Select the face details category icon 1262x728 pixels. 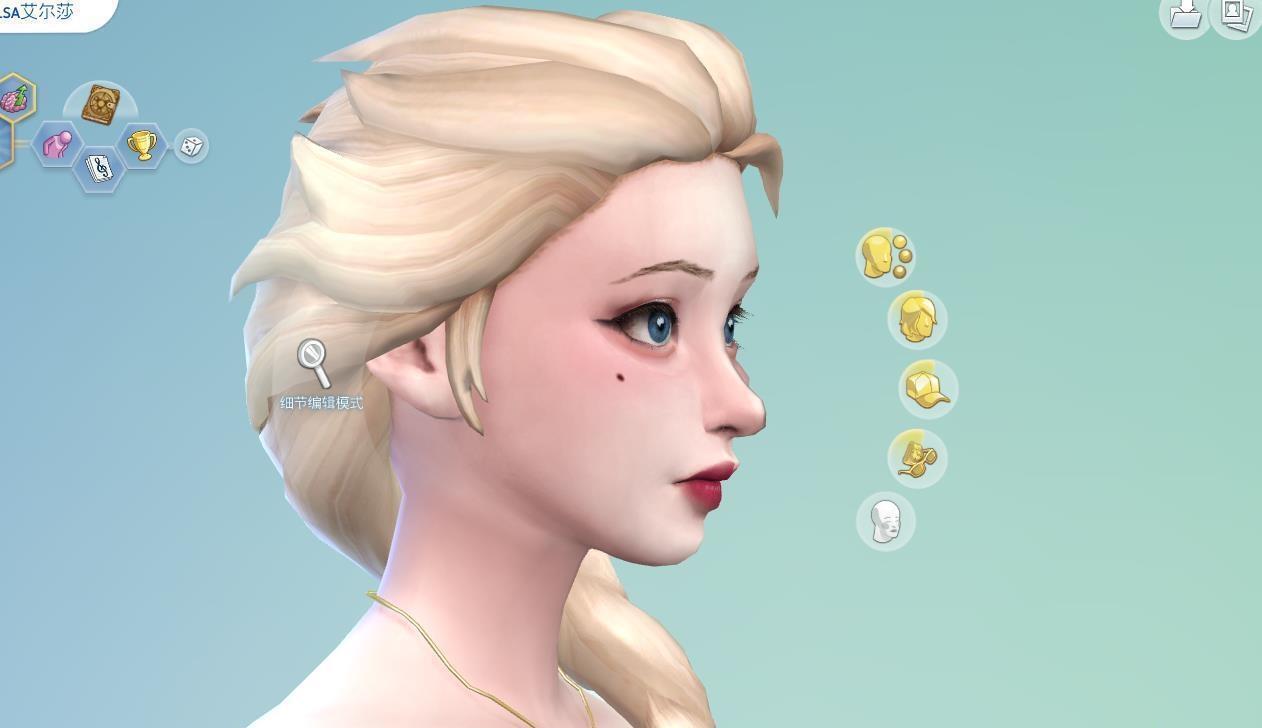point(885,256)
